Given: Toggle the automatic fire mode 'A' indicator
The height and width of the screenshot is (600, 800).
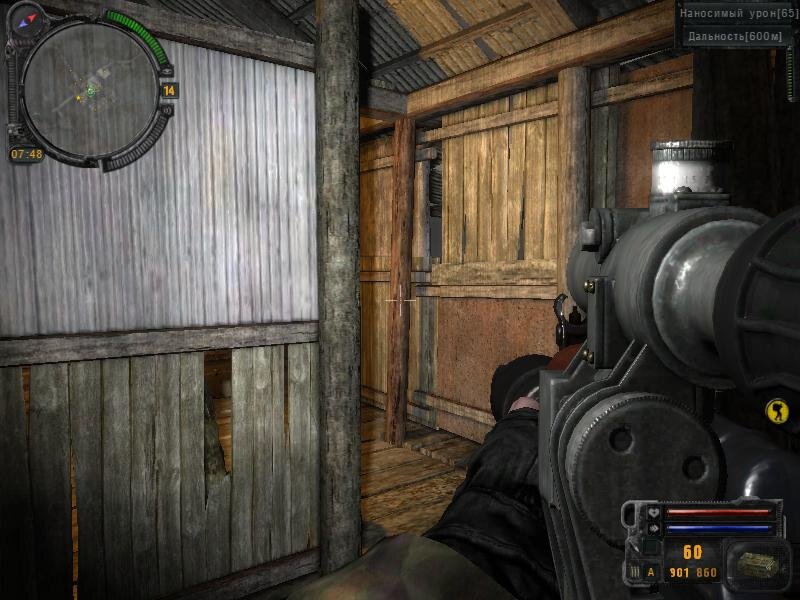Looking at the screenshot, I should pos(650,573).
